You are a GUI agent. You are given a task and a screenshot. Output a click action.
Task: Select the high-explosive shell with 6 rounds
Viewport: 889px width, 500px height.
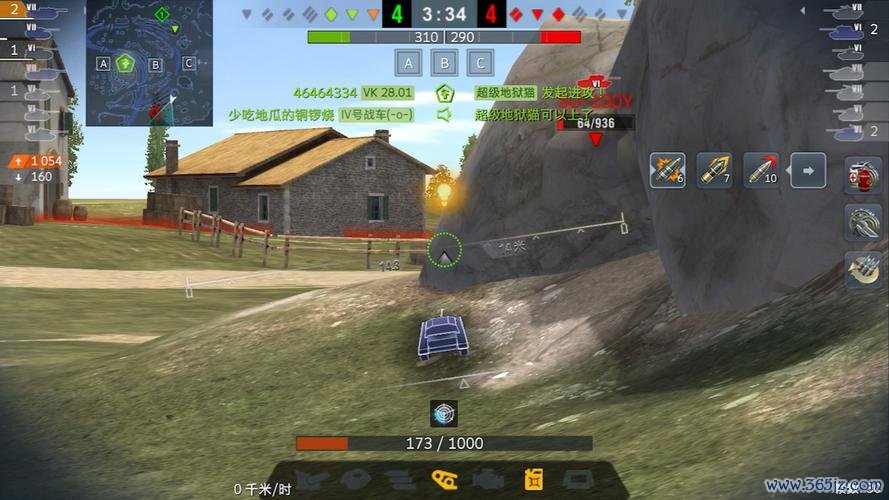click(667, 170)
